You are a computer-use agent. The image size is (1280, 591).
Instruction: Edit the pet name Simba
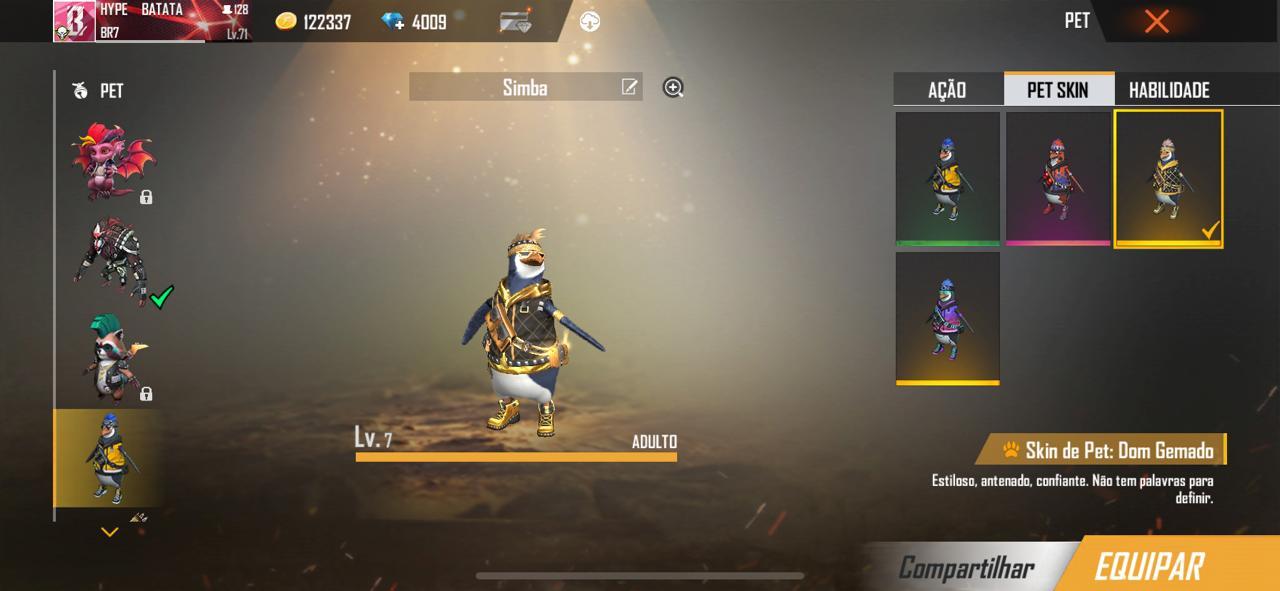click(629, 87)
